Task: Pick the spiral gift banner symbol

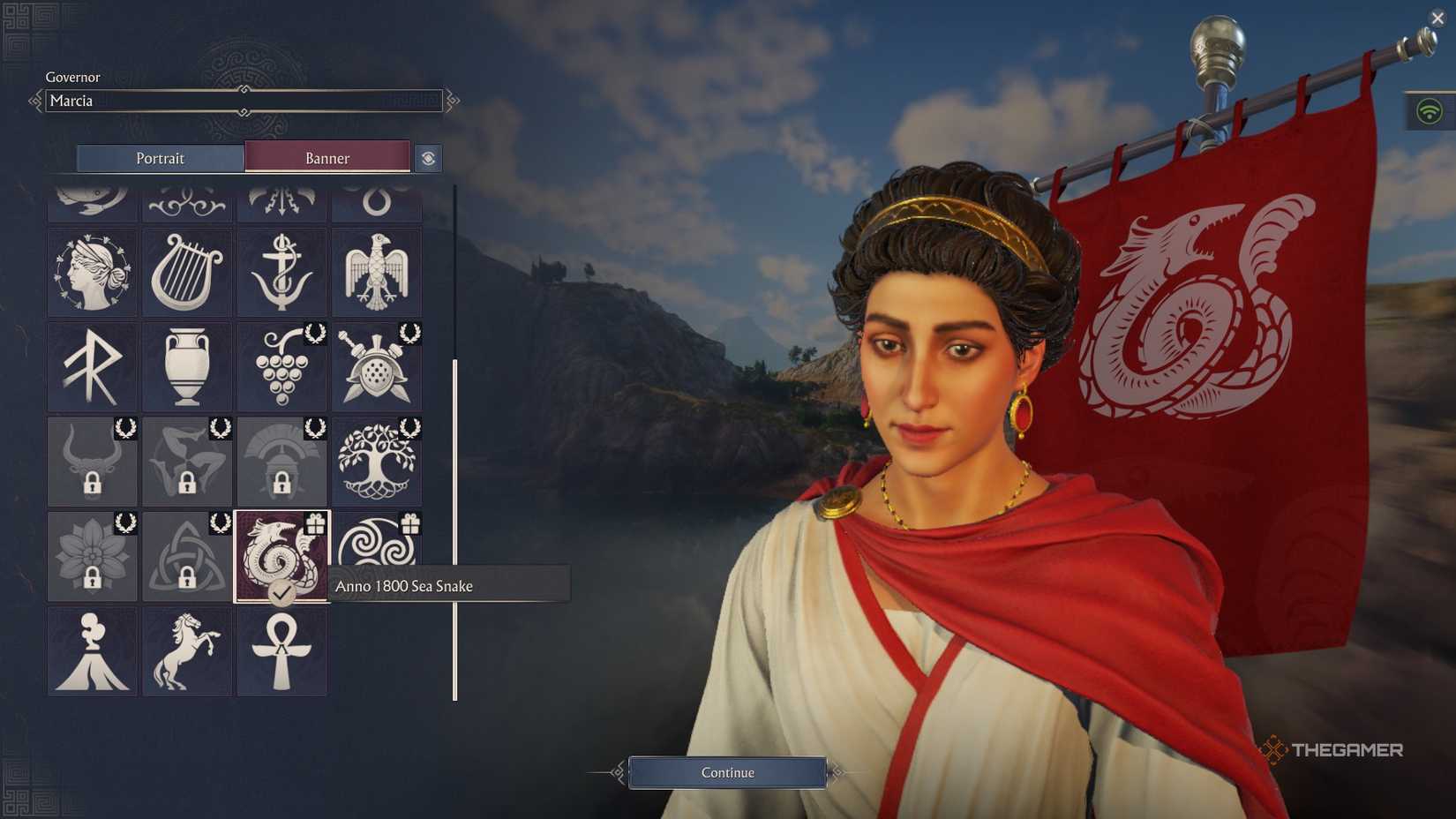Action: [377, 556]
